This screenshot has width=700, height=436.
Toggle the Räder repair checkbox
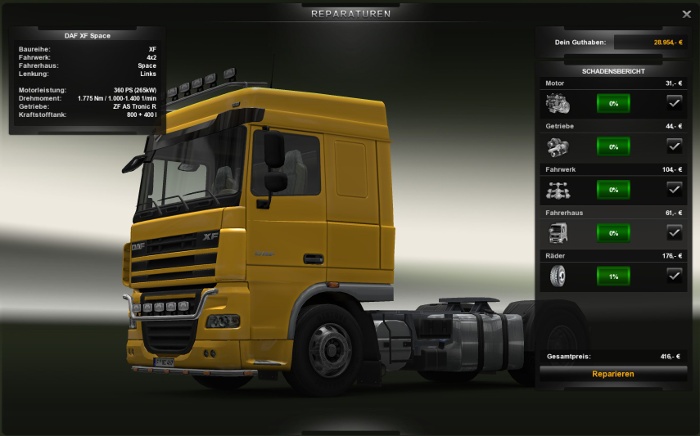(x=674, y=275)
